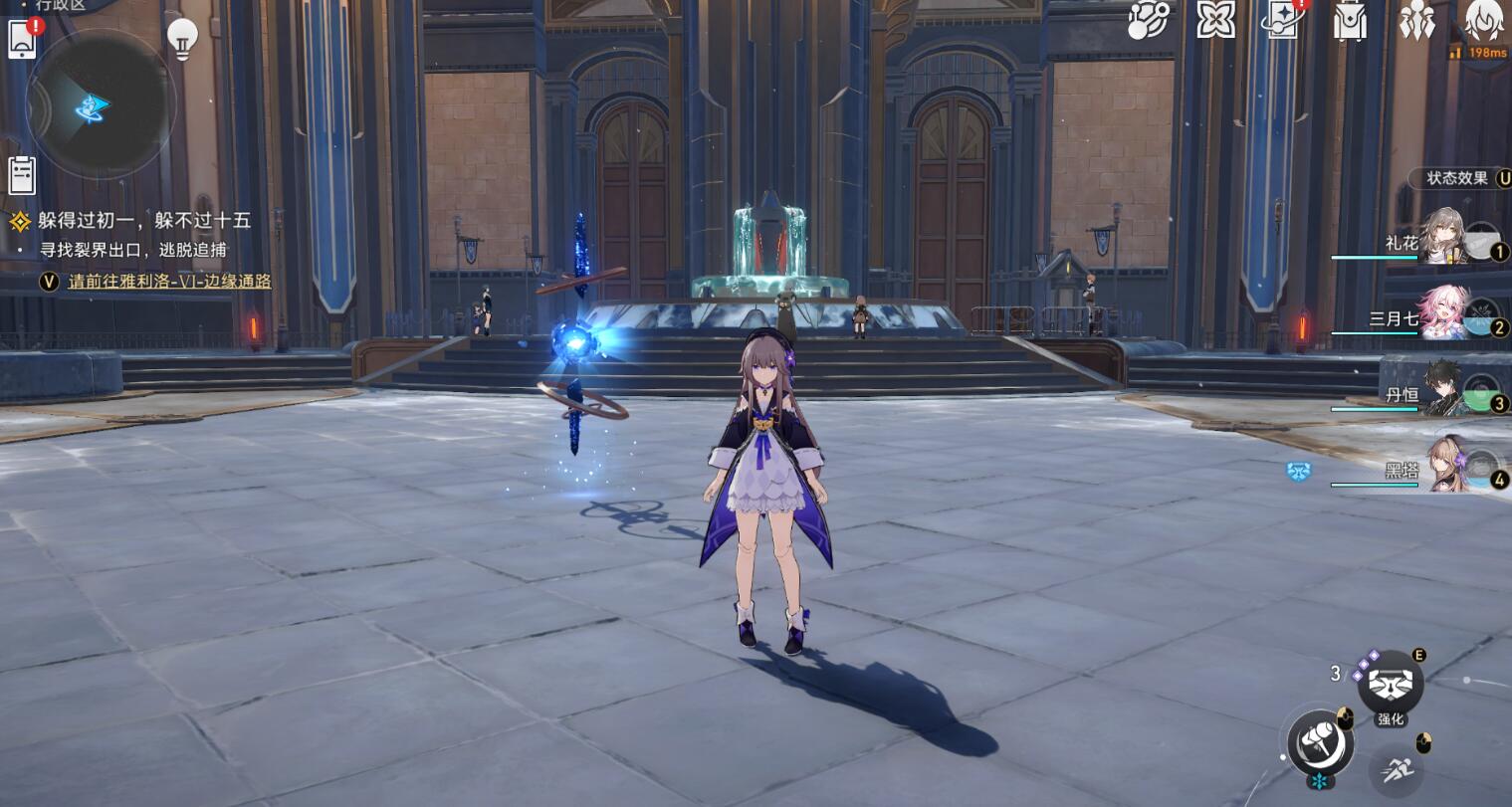This screenshot has width=1512, height=807.
Task: Select the tracked quest 躲得过初一，躲不过十五
Action: (143, 221)
